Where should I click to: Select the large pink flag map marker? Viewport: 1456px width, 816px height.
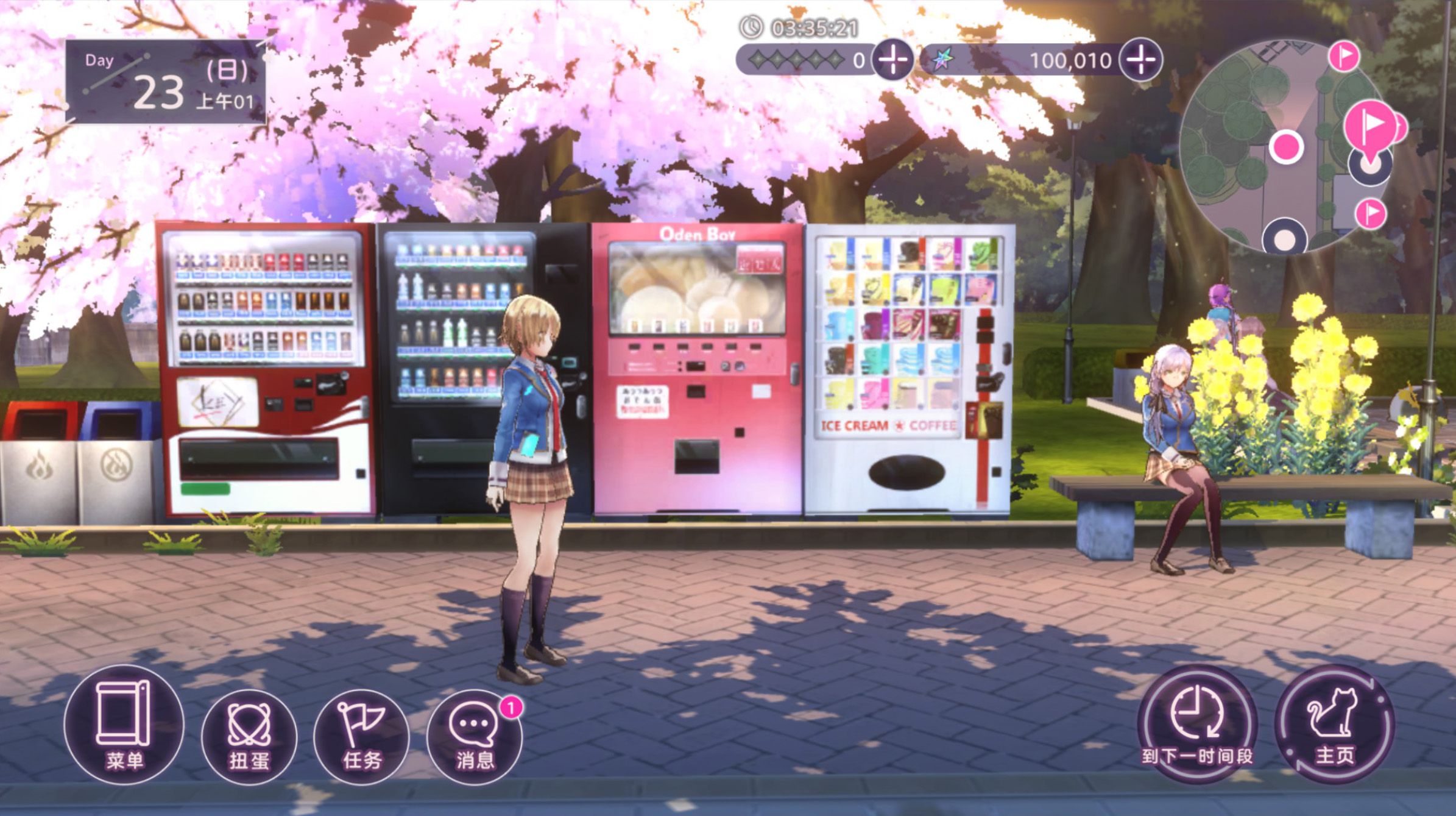click(1371, 126)
